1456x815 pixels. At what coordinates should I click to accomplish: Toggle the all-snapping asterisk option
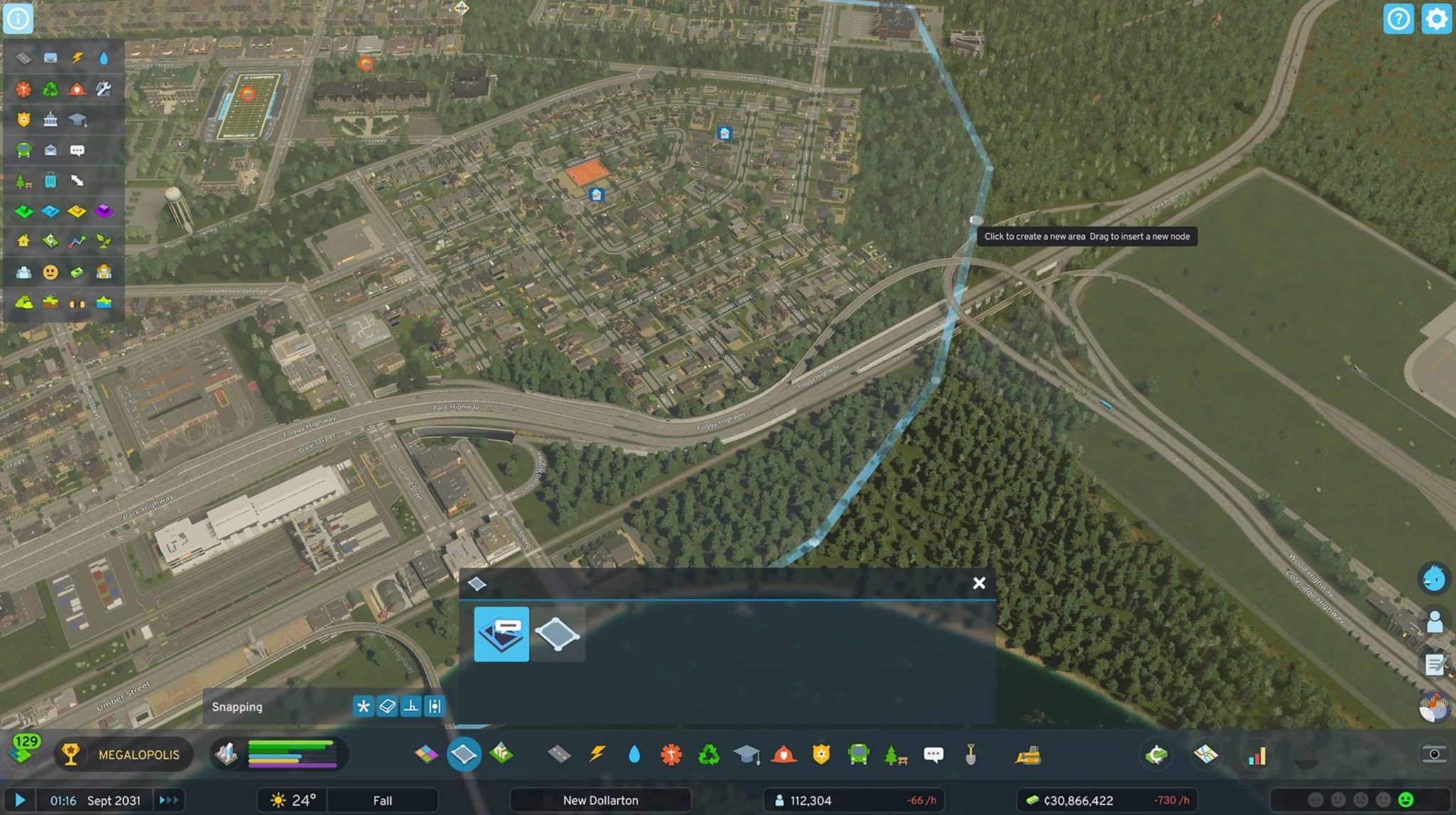click(364, 707)
